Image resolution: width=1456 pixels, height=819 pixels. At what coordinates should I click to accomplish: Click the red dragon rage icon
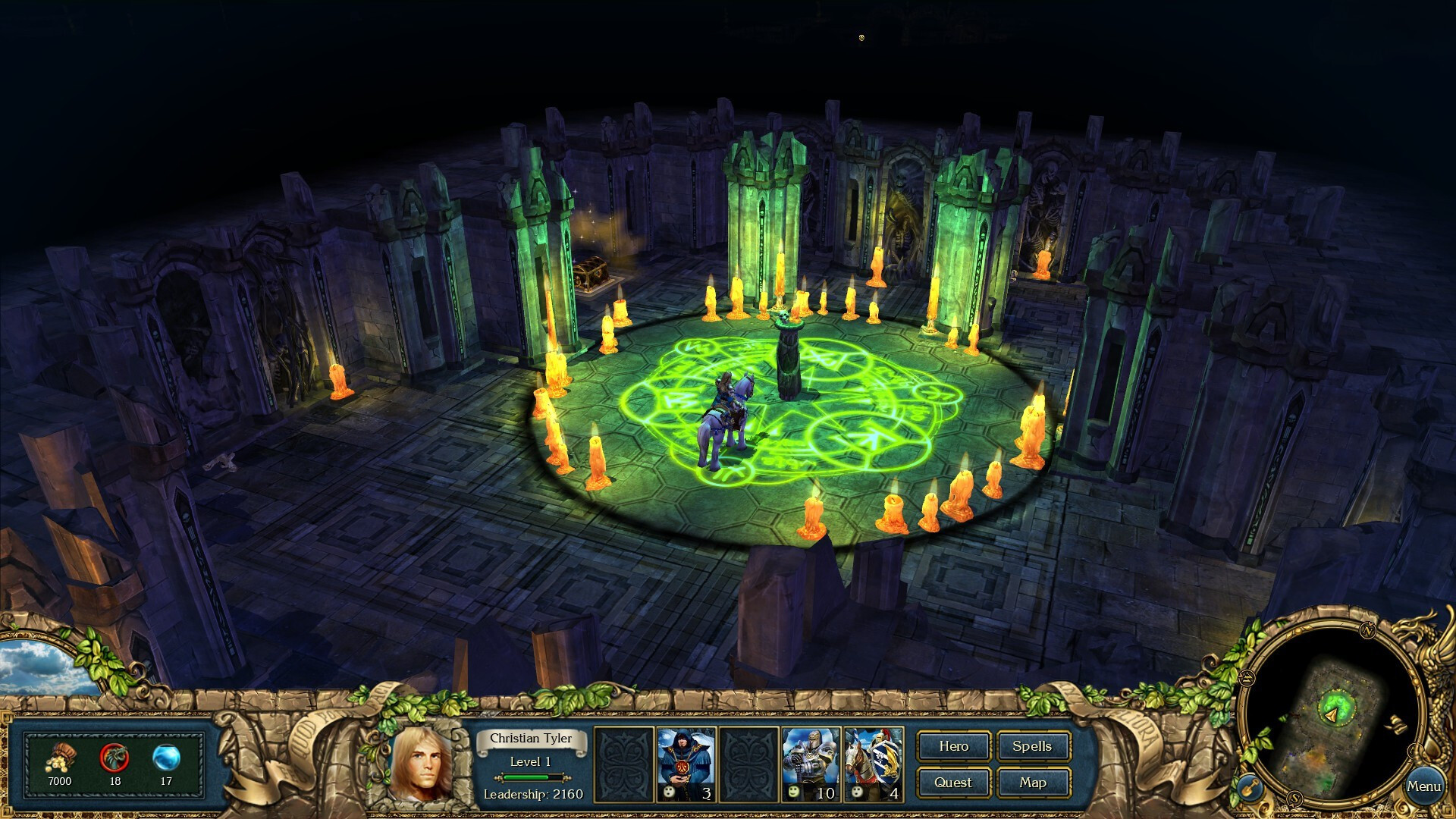pos(115,758)
